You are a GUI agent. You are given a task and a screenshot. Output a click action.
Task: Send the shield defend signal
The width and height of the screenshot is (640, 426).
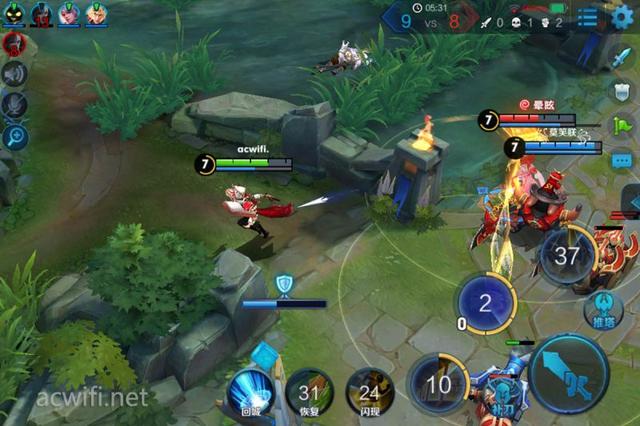622,91
